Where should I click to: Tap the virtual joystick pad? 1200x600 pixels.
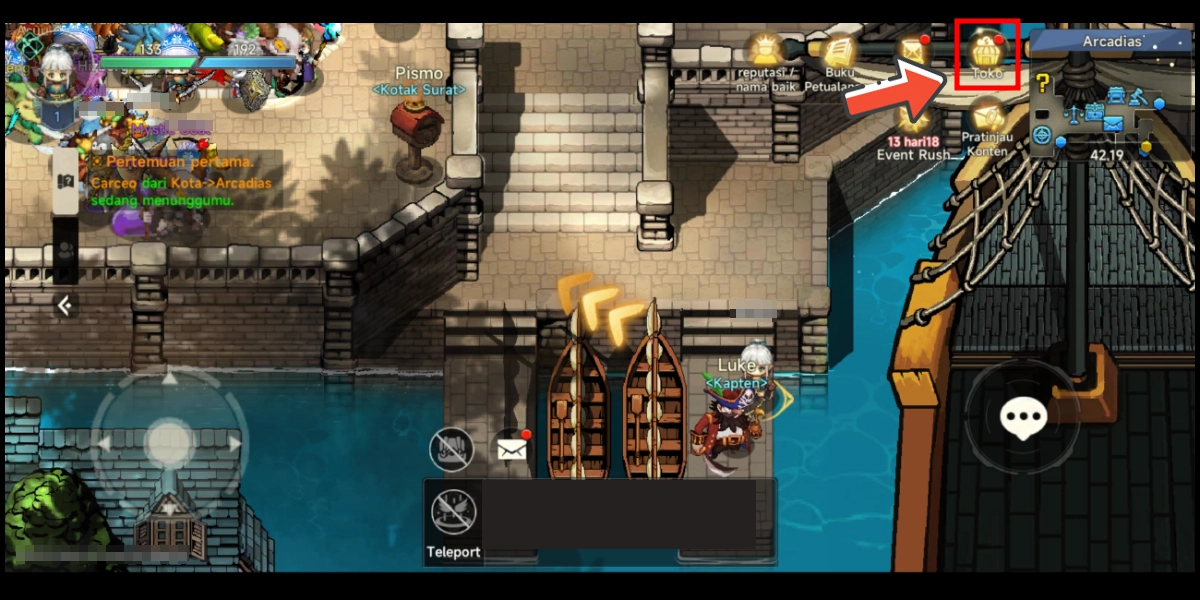pyautogui.click(x=168, y=440)
